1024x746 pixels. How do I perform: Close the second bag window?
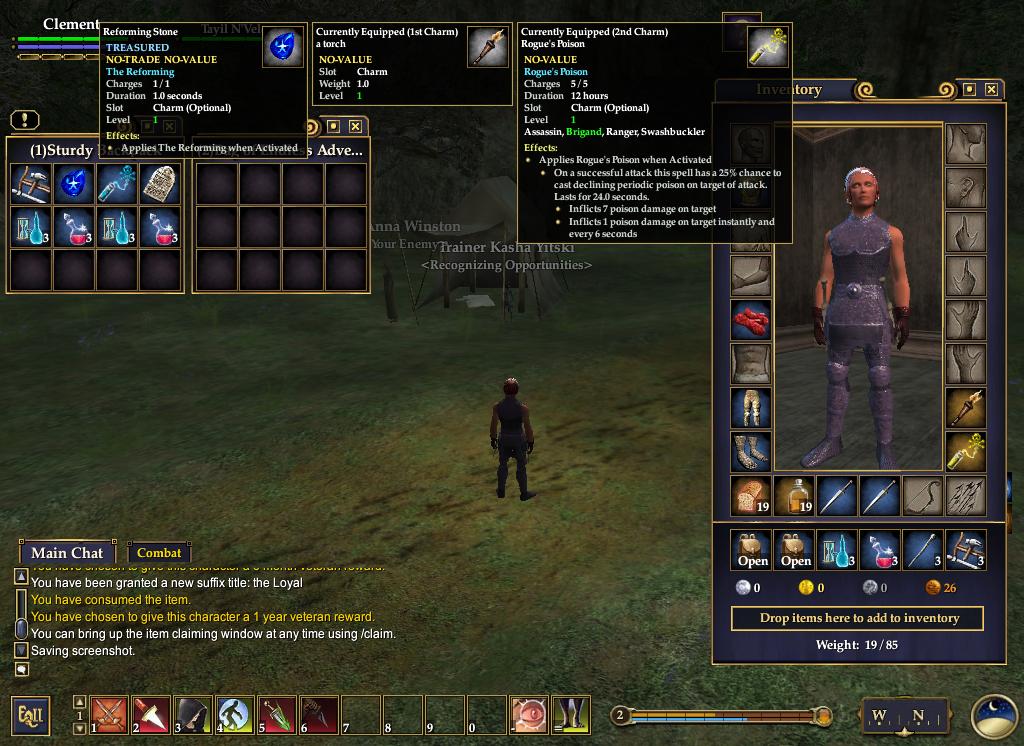pos(355,127)
